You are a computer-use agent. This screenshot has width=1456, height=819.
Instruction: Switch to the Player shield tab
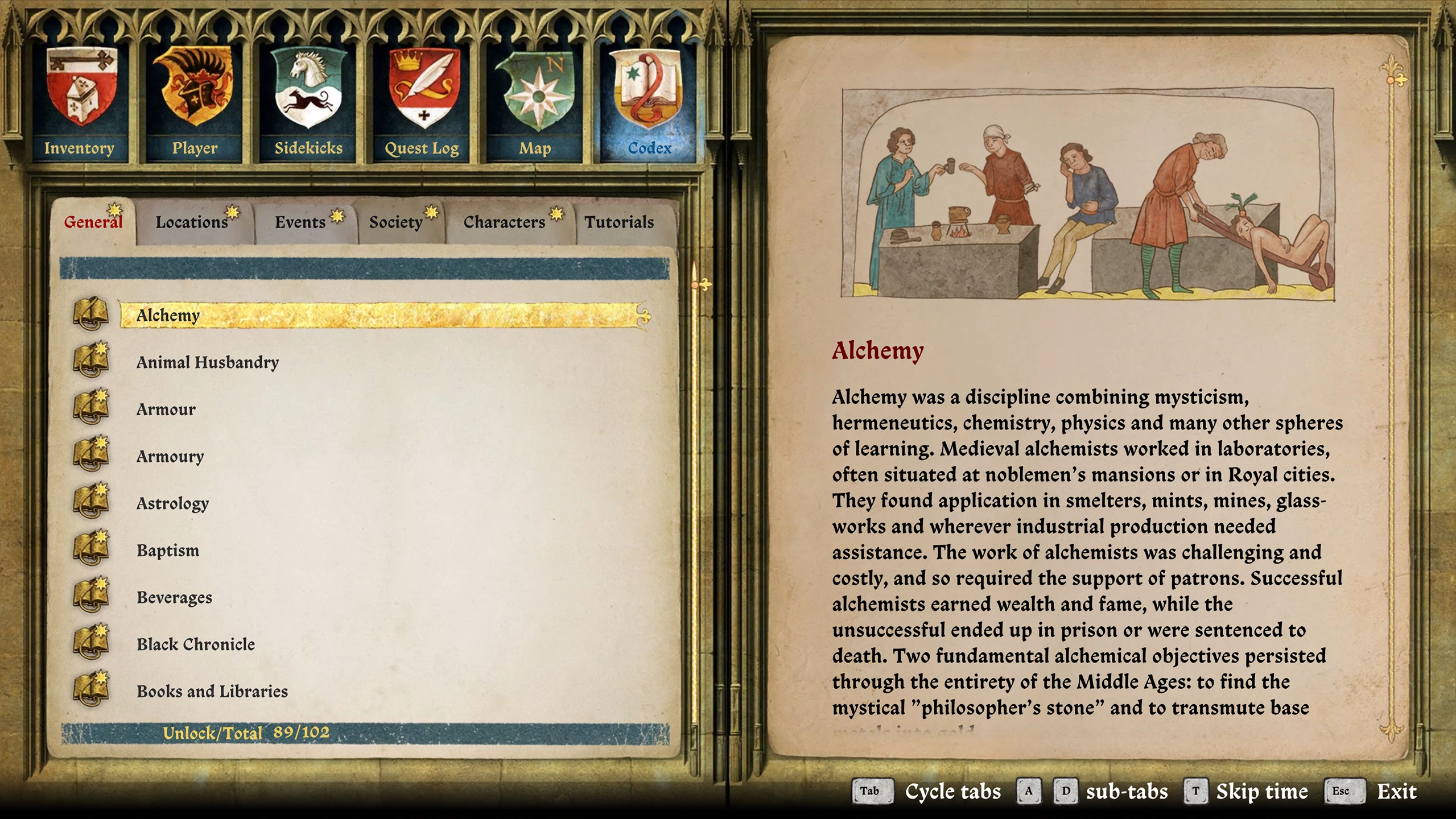195,102
